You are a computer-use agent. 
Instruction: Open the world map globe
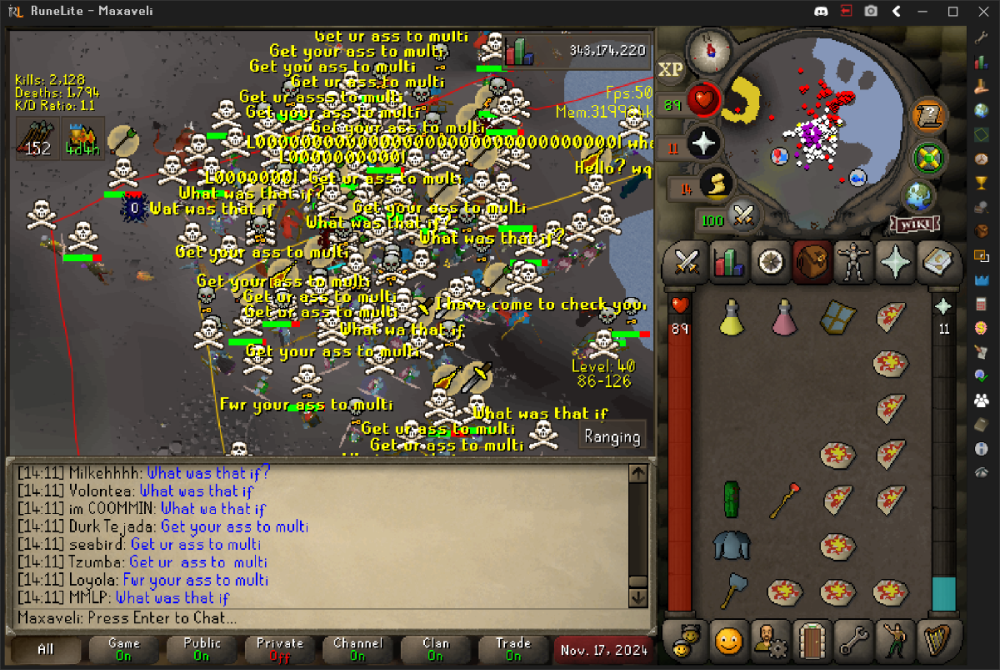(919, 195)
